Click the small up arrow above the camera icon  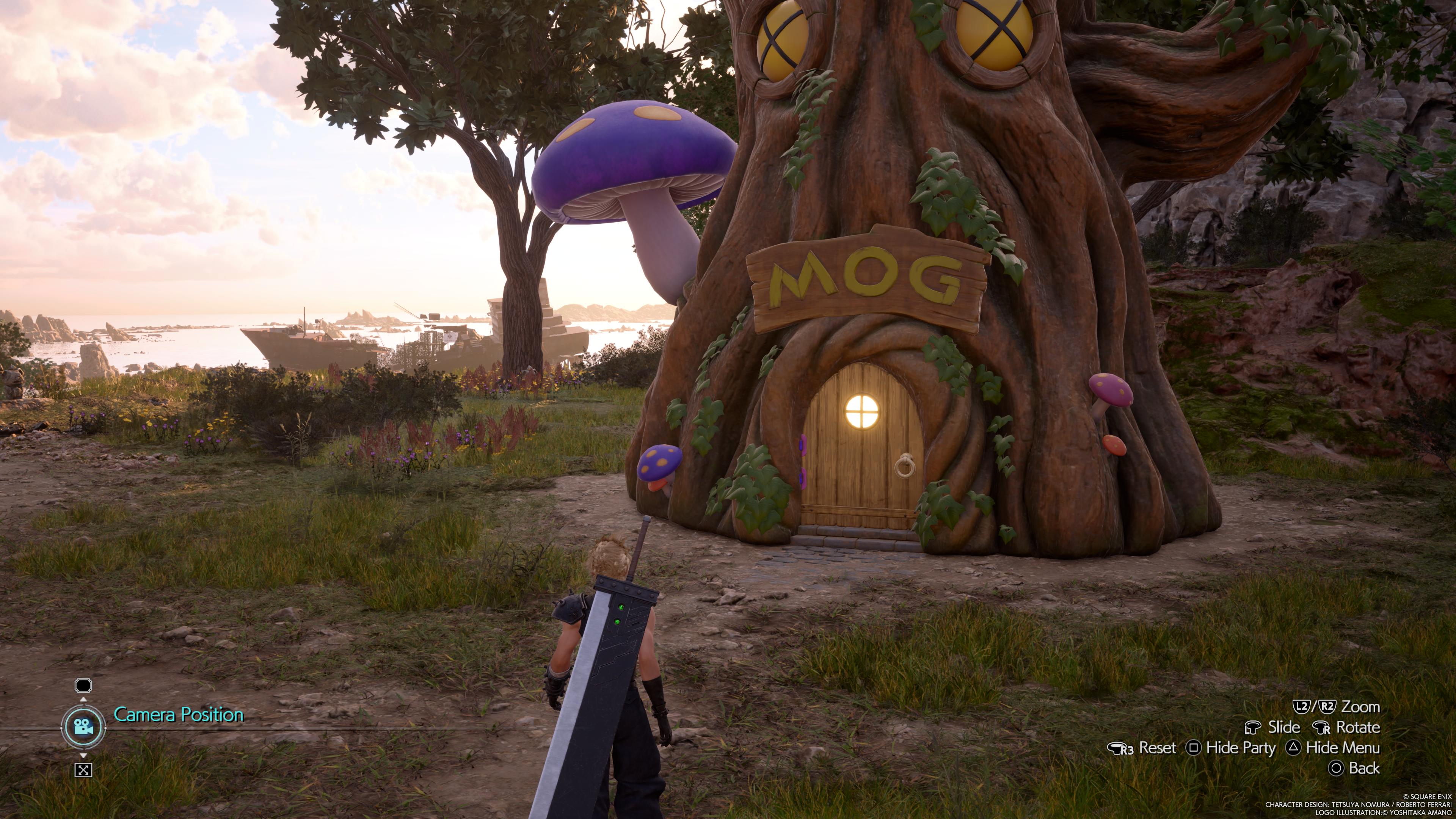tap(83, 700)
